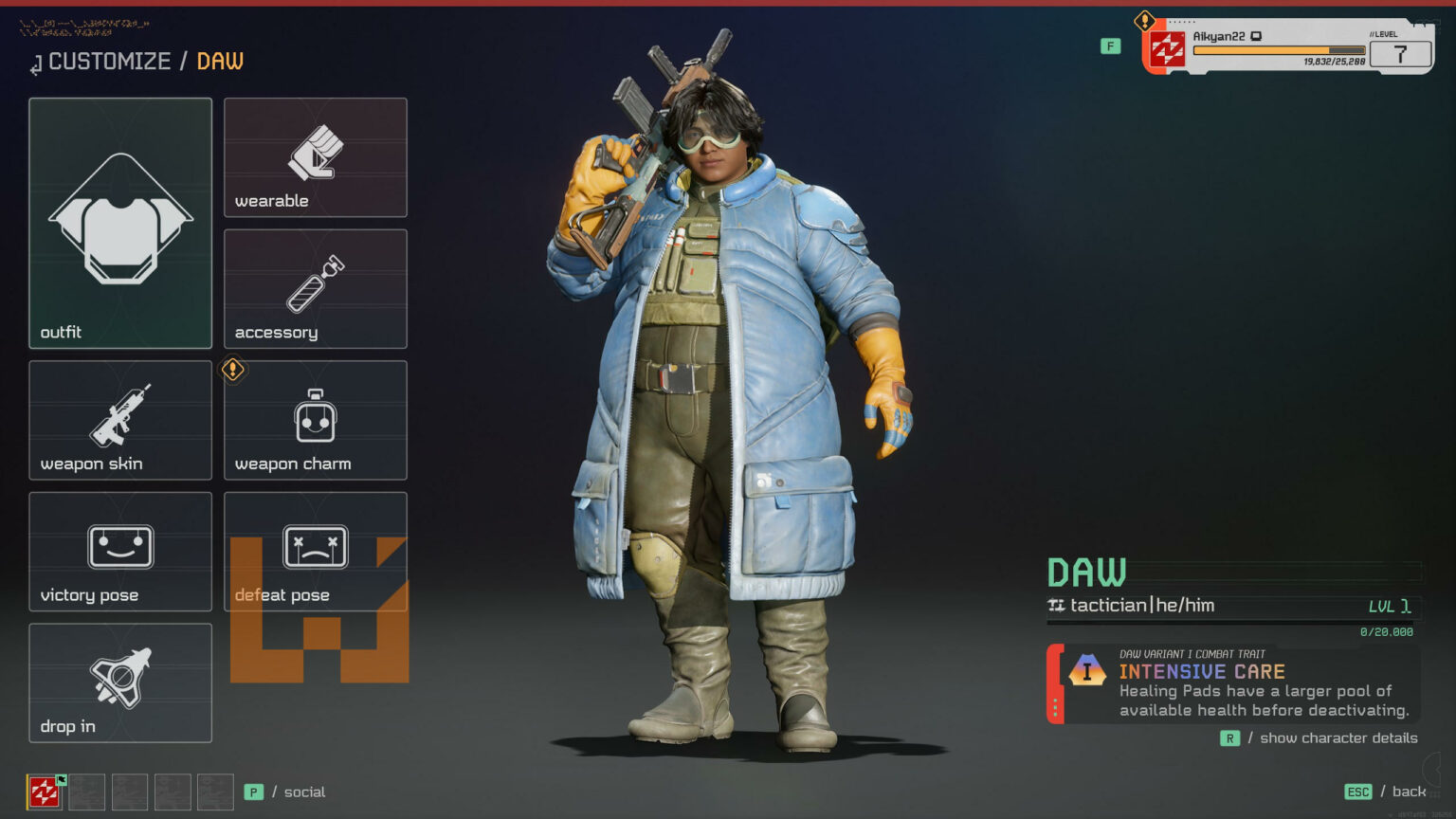View the Intensive Care combat trait card

pos(1232,683)
